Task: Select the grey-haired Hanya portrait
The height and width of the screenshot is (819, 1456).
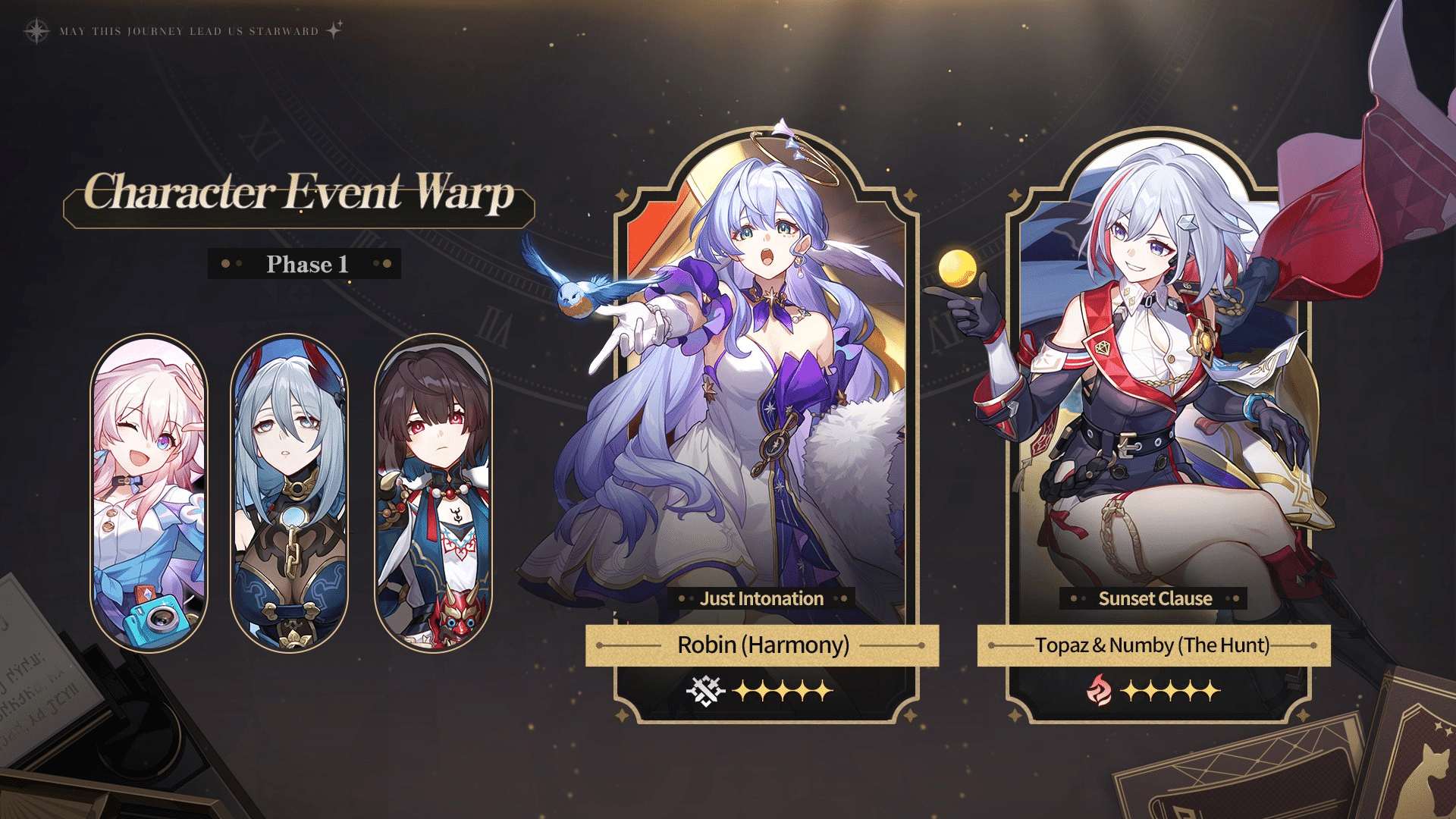Action: (x=289, y=493)
